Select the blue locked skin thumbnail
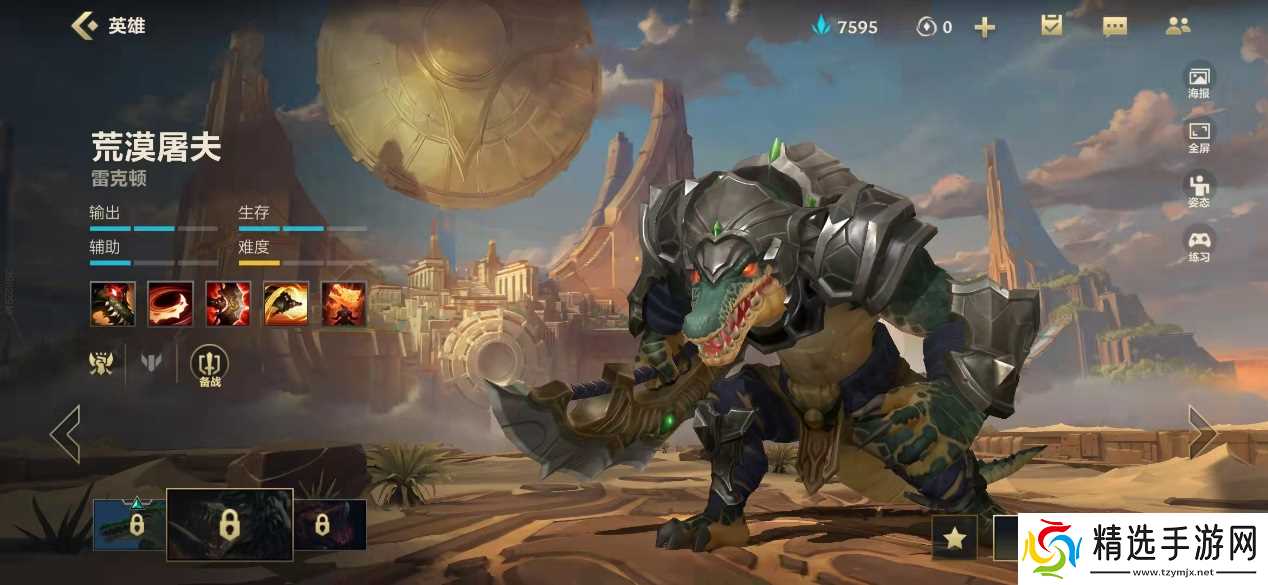1268x585 pixels. click(129, 525)
